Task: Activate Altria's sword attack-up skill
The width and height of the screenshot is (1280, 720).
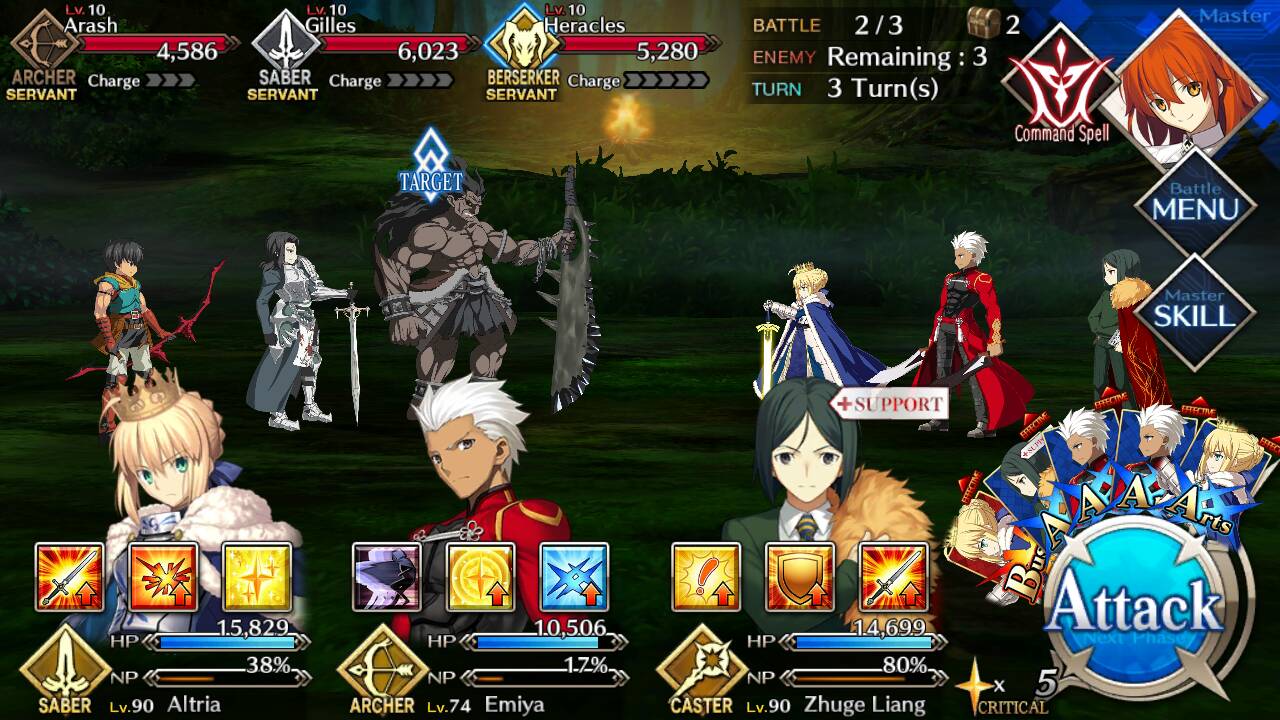Action: point(69,577)
